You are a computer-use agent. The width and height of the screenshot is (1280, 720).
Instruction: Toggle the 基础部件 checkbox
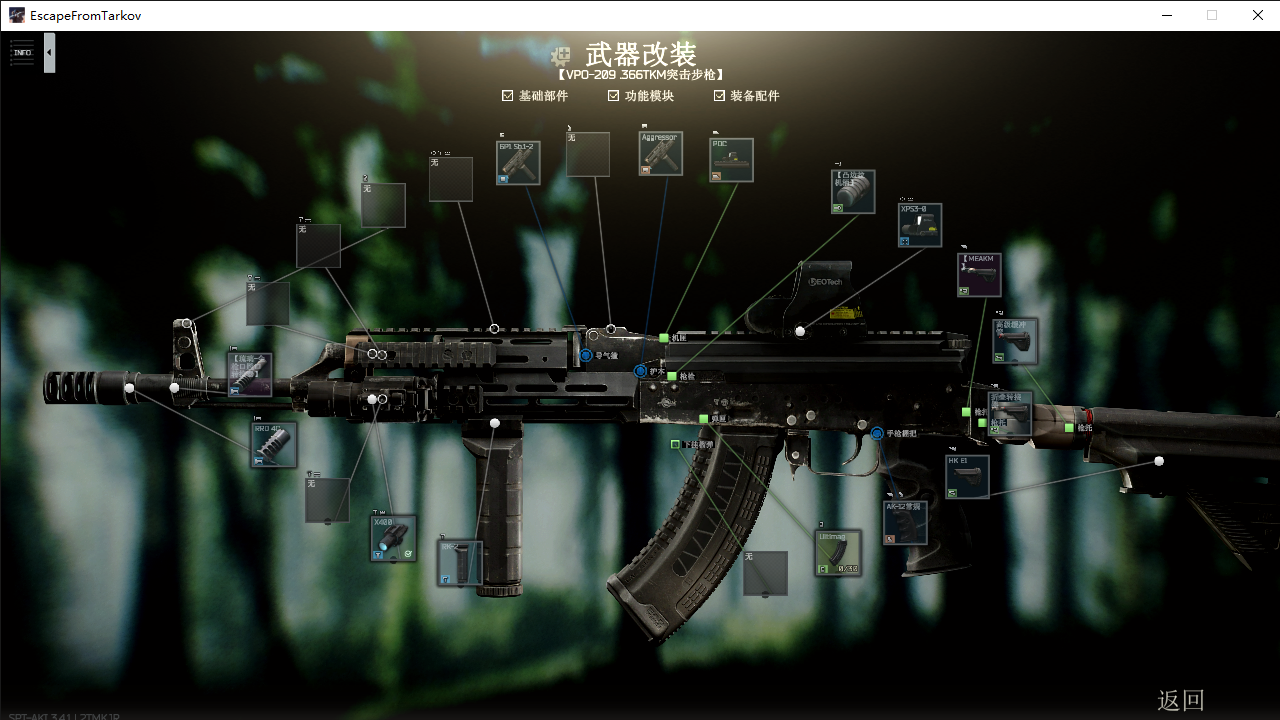508,96
